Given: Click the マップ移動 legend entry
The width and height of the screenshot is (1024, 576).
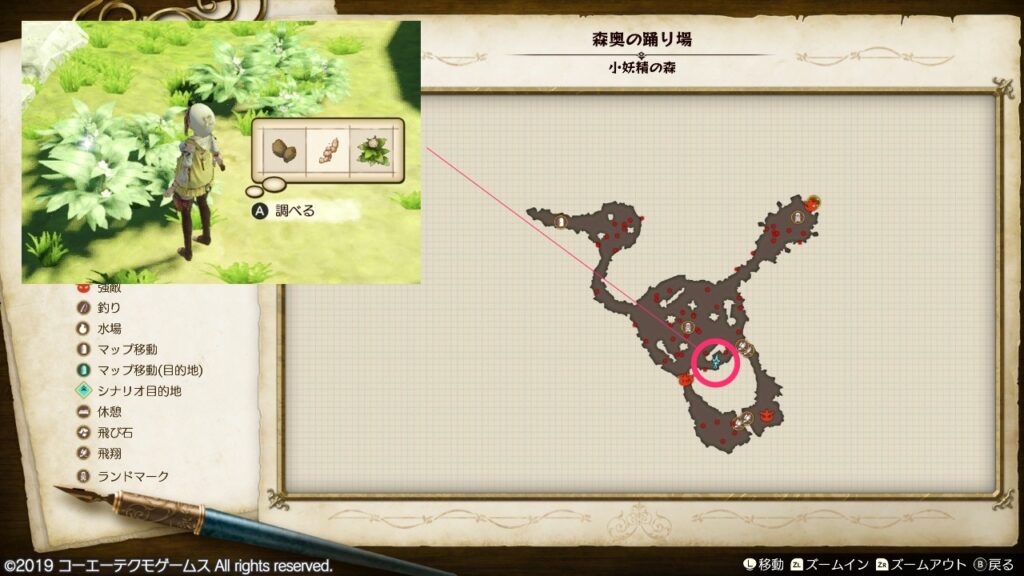Looking at the screenshot, I should point(127,349).
